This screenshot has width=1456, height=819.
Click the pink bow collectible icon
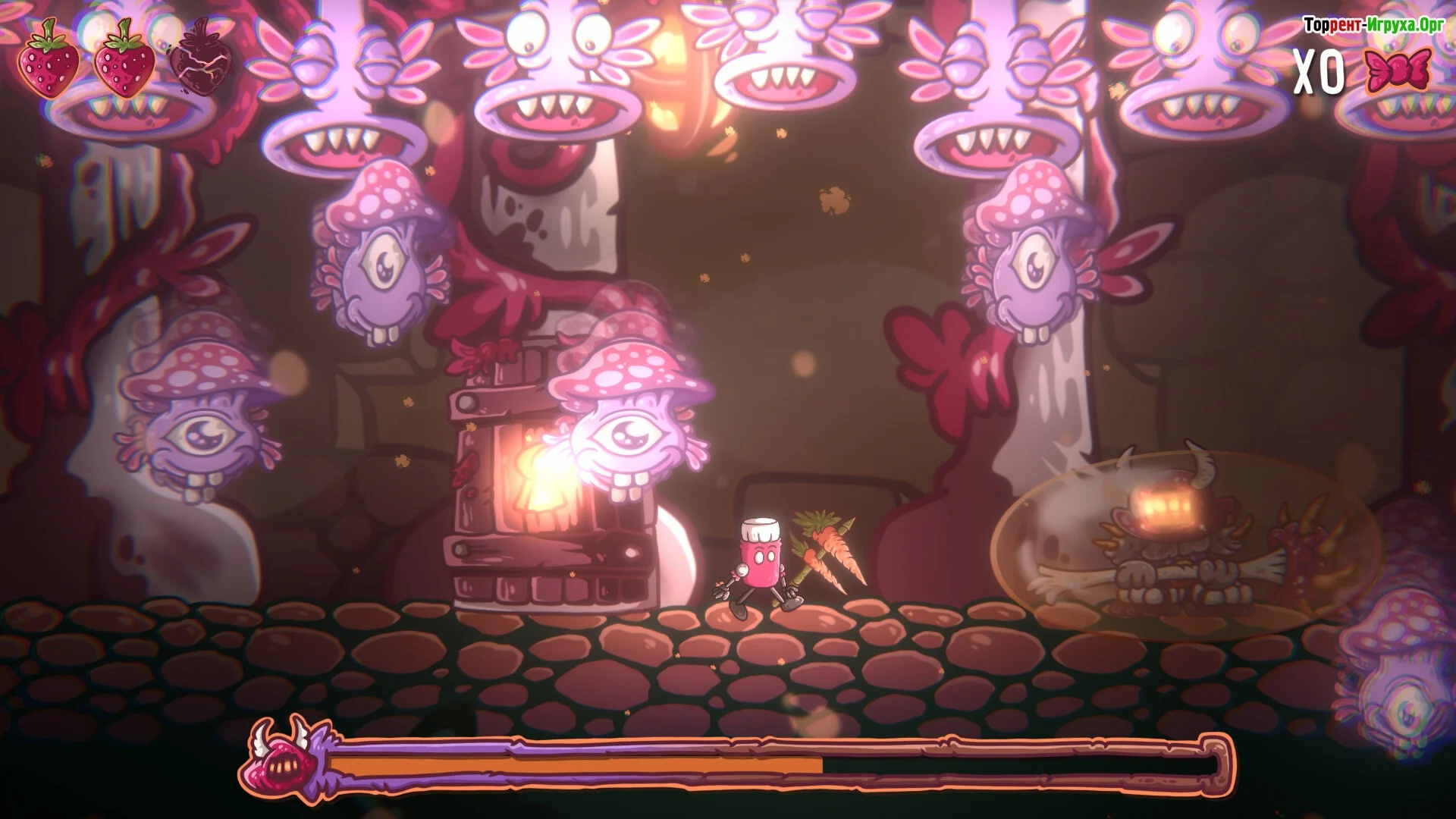click(x=1398, y=71)
